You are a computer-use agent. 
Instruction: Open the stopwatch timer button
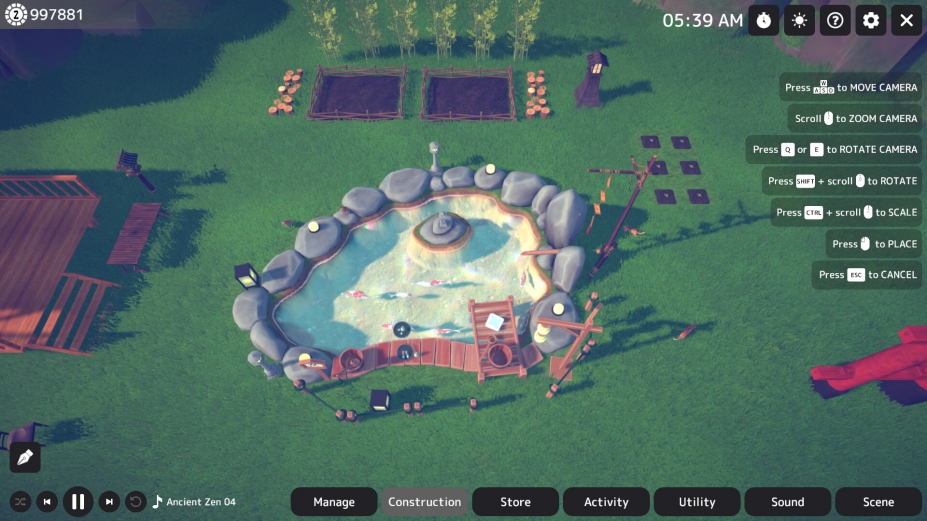[x=763, y=20]
